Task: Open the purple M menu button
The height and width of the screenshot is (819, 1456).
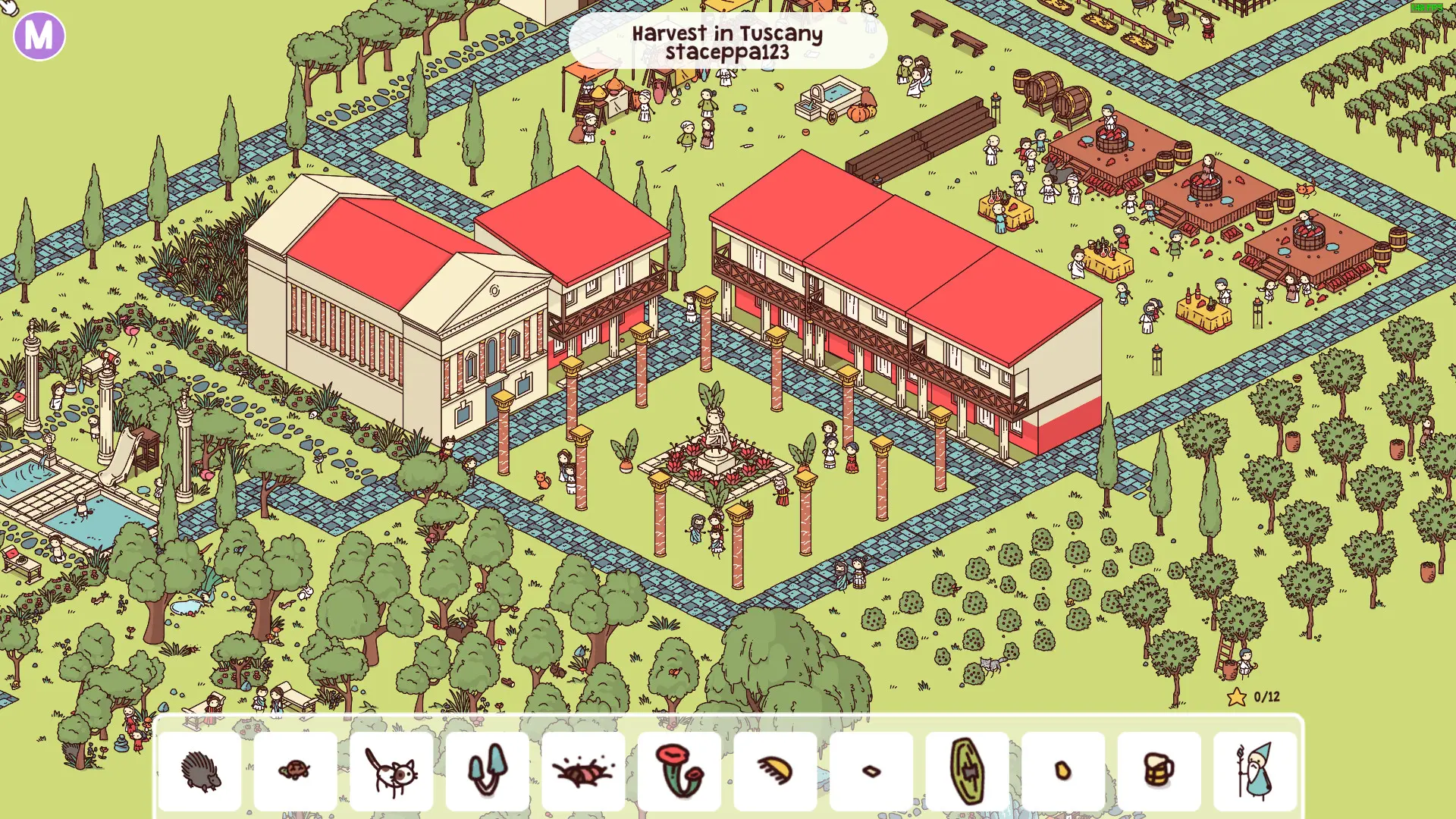Action: tap(39, 35)
